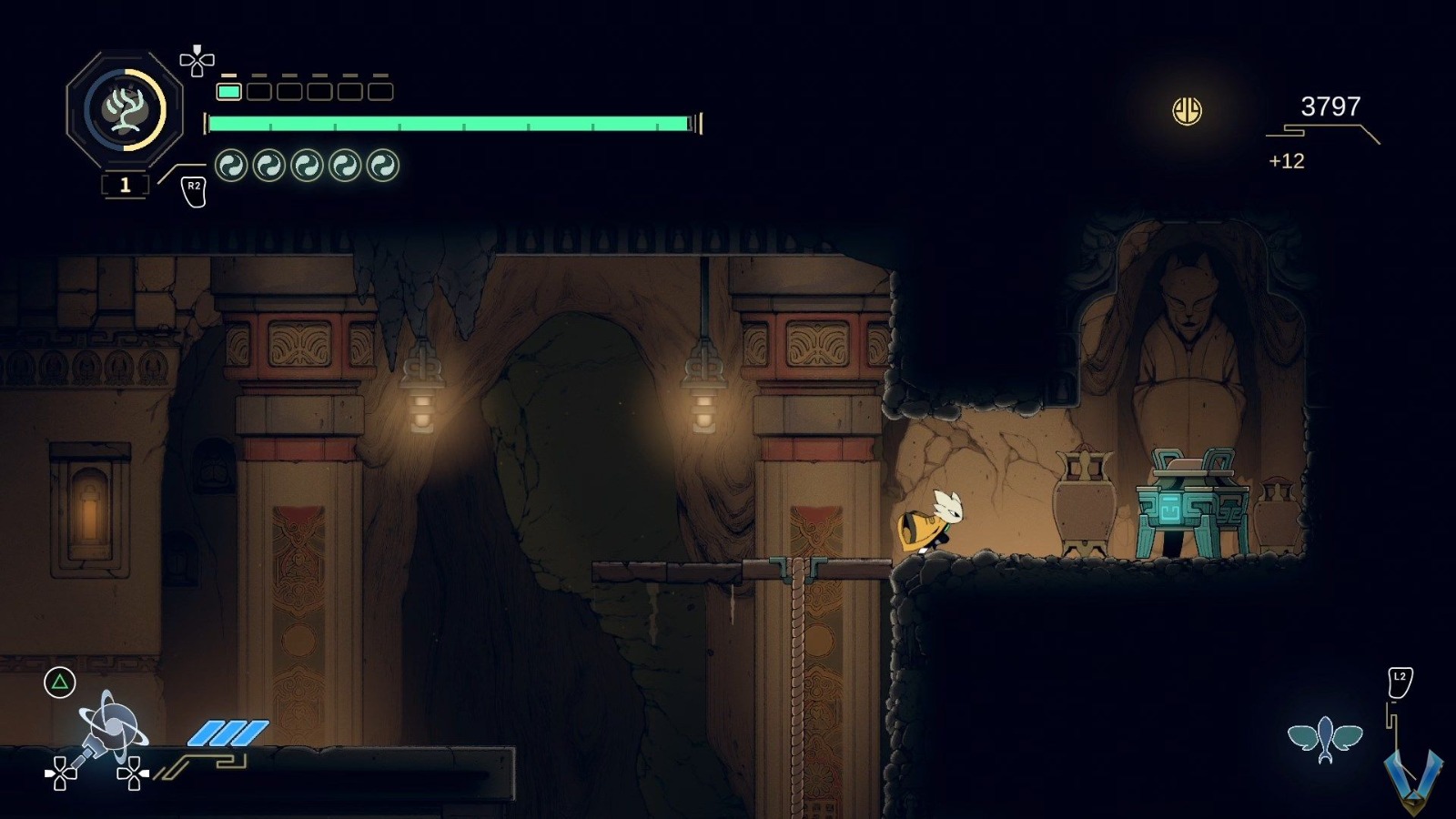Image resolution: width=1456 pixels, height=819 pixels.
Task: Expand the right d-pad arrow indicator
Action: pyautogui.click(x=131, y=773)
